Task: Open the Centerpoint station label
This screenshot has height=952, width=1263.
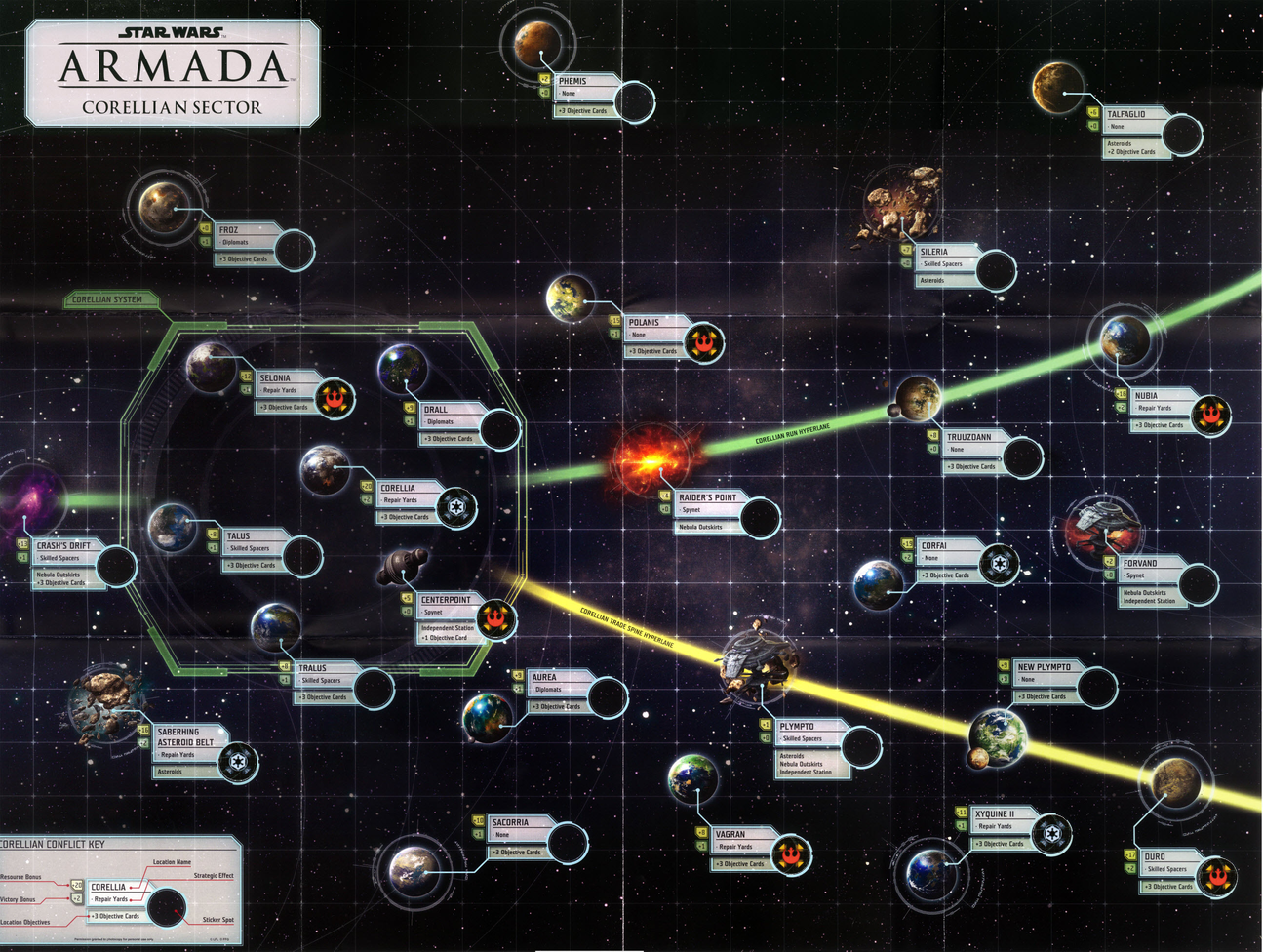Action: pos(447,600)
